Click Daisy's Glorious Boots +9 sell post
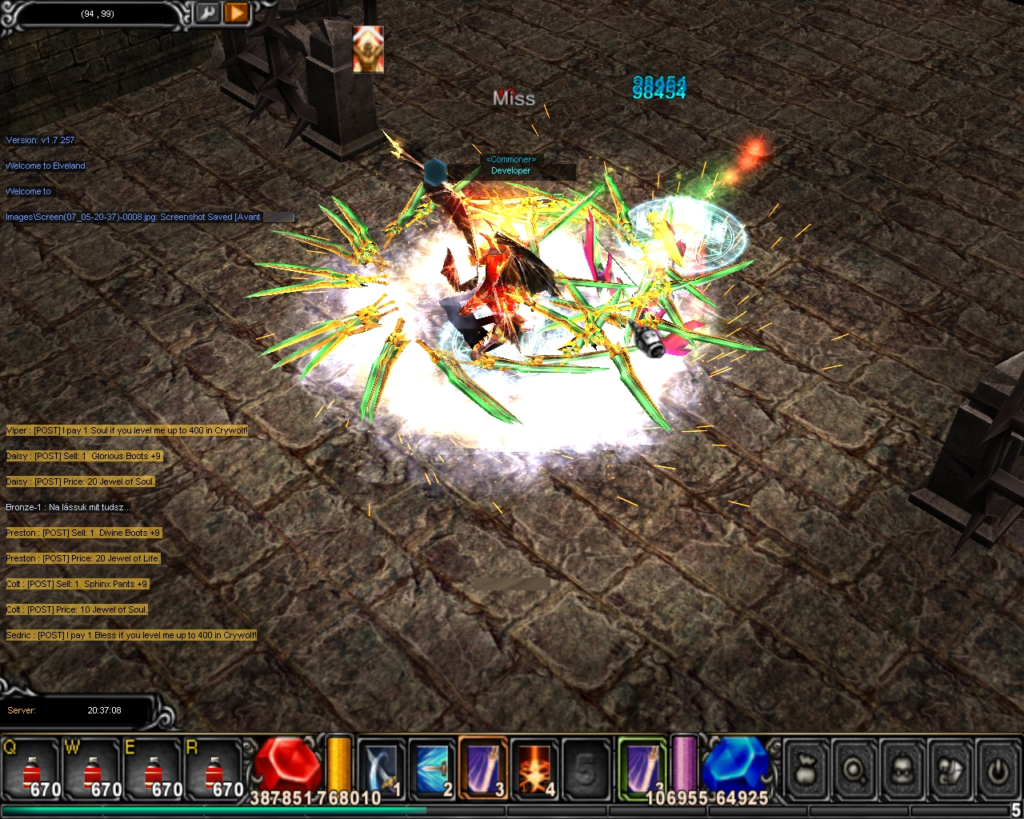This screenshot has width=1024, height=819. point(83,456)
